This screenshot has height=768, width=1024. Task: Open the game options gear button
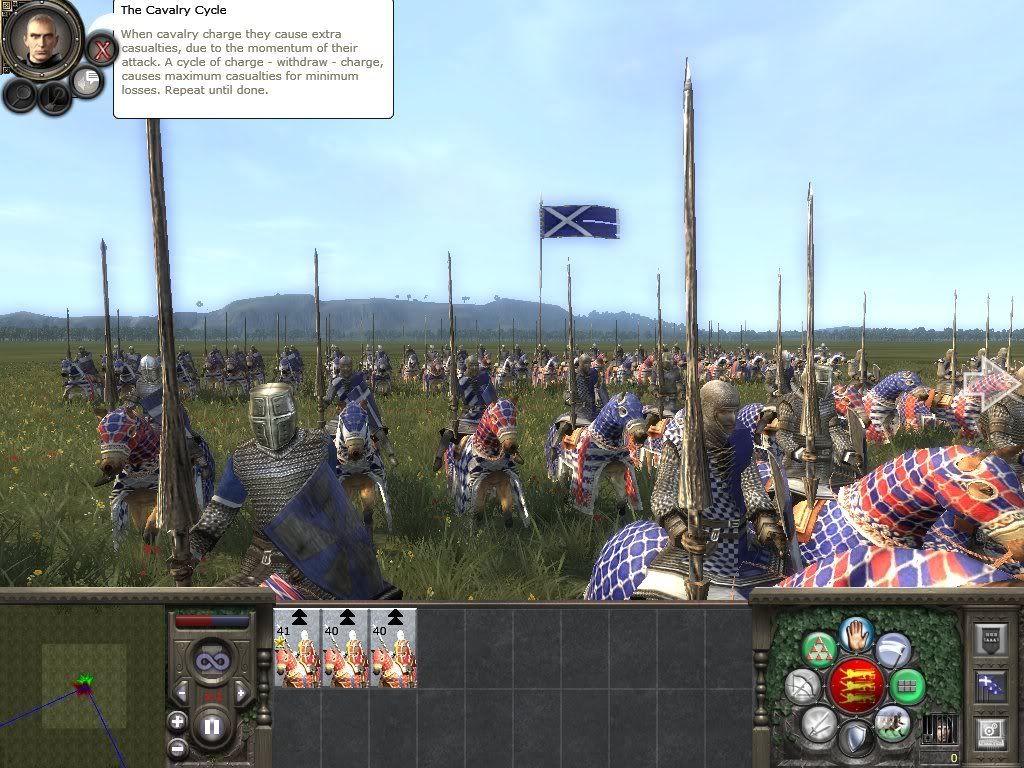(x=990, y=732)
